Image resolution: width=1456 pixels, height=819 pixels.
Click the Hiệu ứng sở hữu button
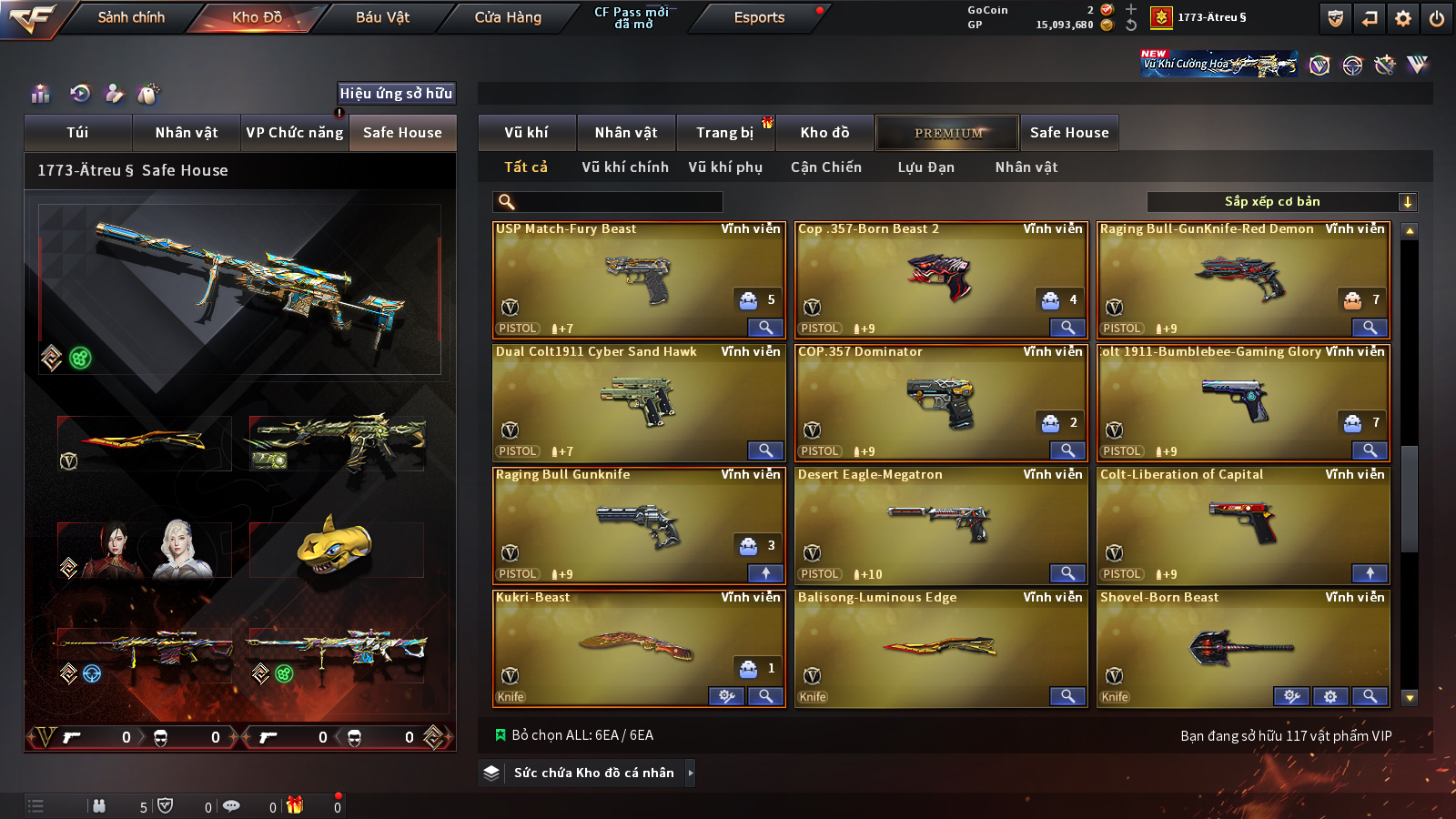[396, 94]
